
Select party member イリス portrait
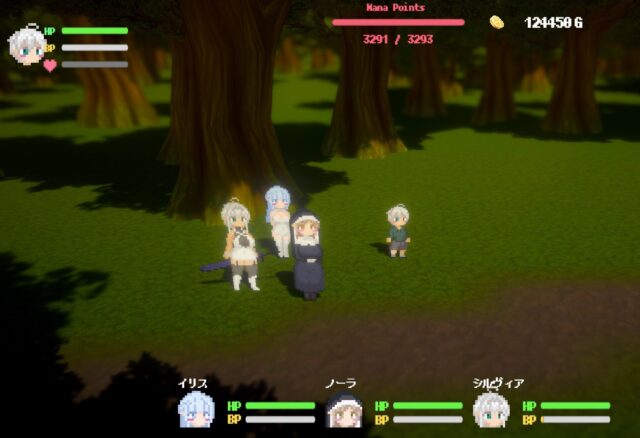click(195, 410)
